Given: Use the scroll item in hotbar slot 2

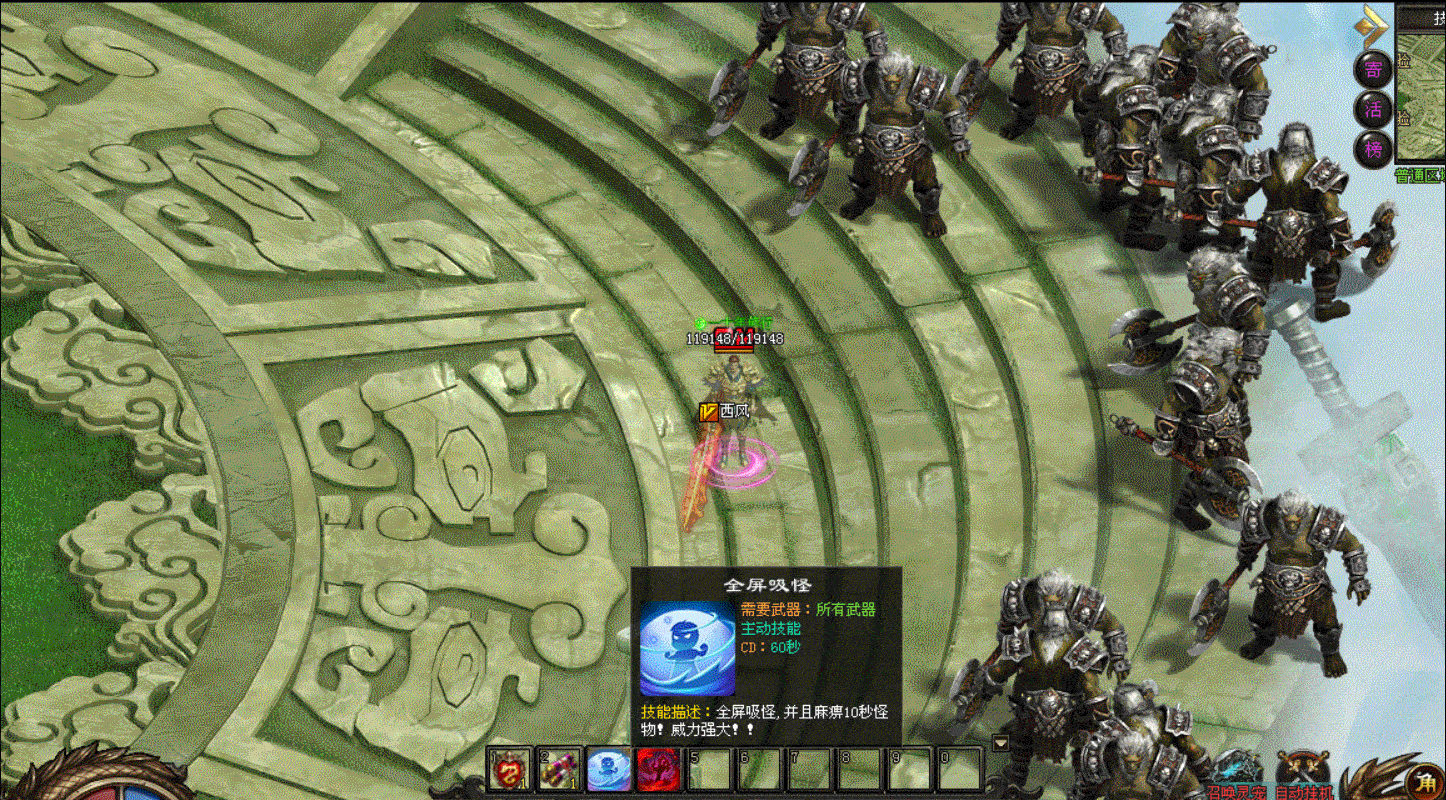Looking at the screenshot, I should [559, 770].
